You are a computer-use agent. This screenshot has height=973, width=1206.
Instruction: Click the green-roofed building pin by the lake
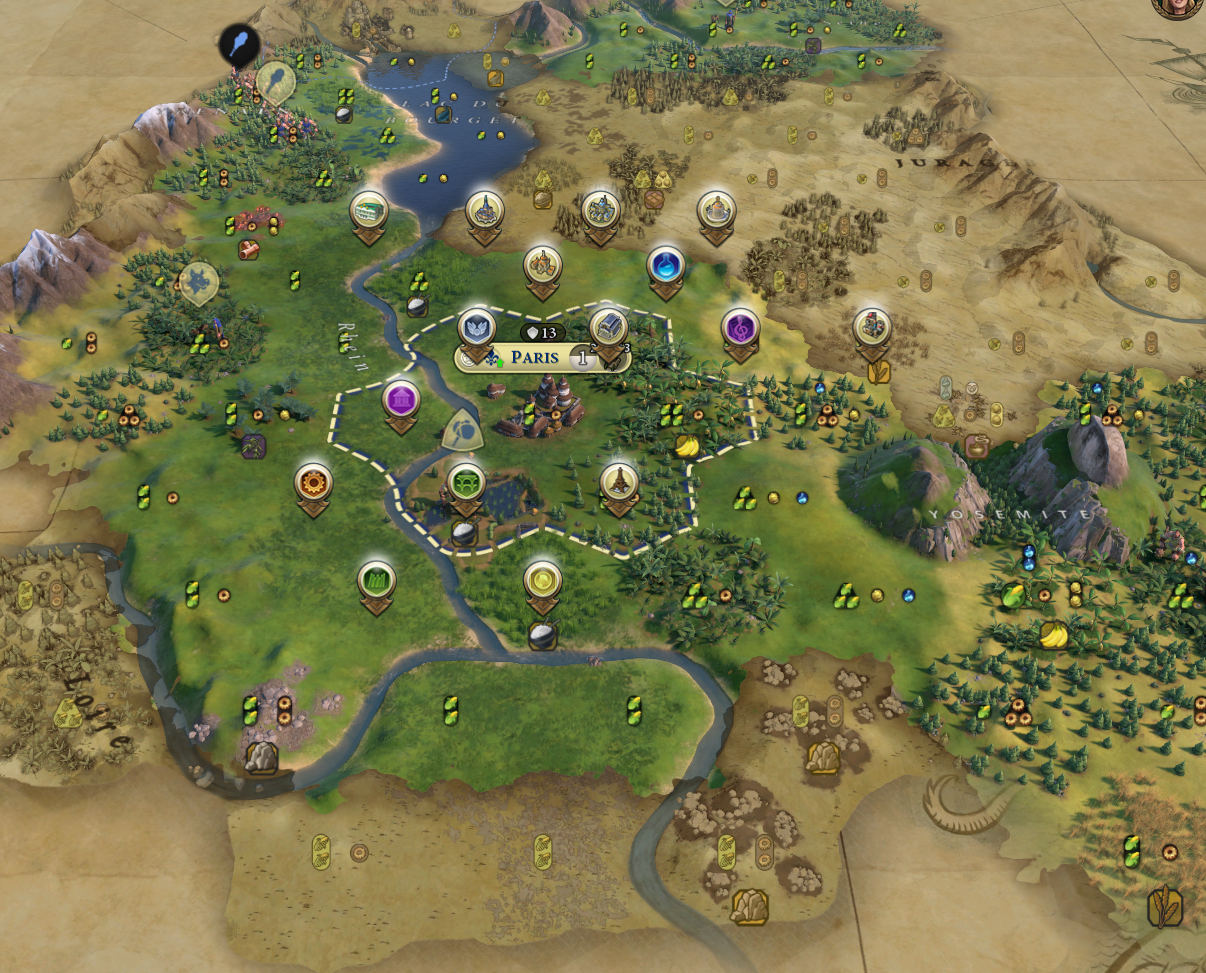tap(369, 211)
